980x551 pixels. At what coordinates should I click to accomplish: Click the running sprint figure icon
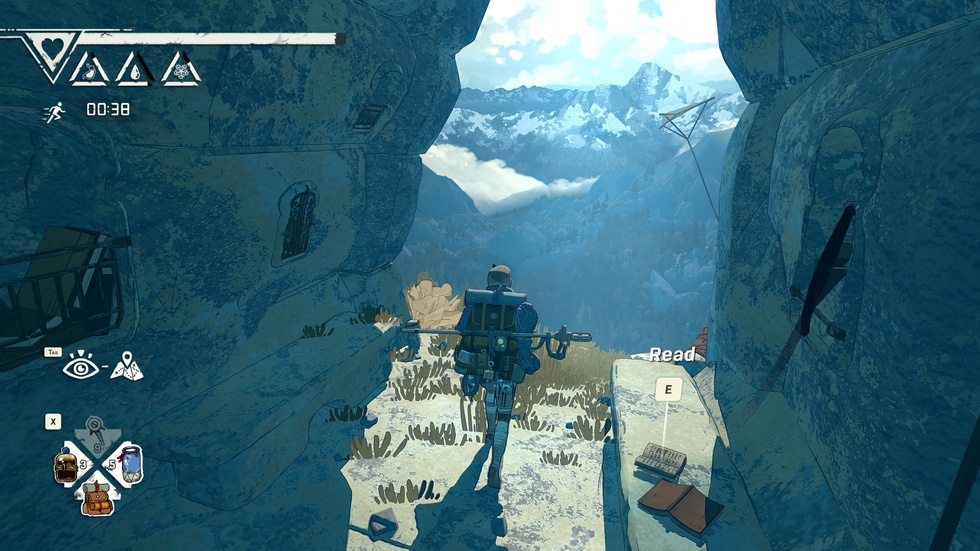pyautogui.click(x=53, y=112)
